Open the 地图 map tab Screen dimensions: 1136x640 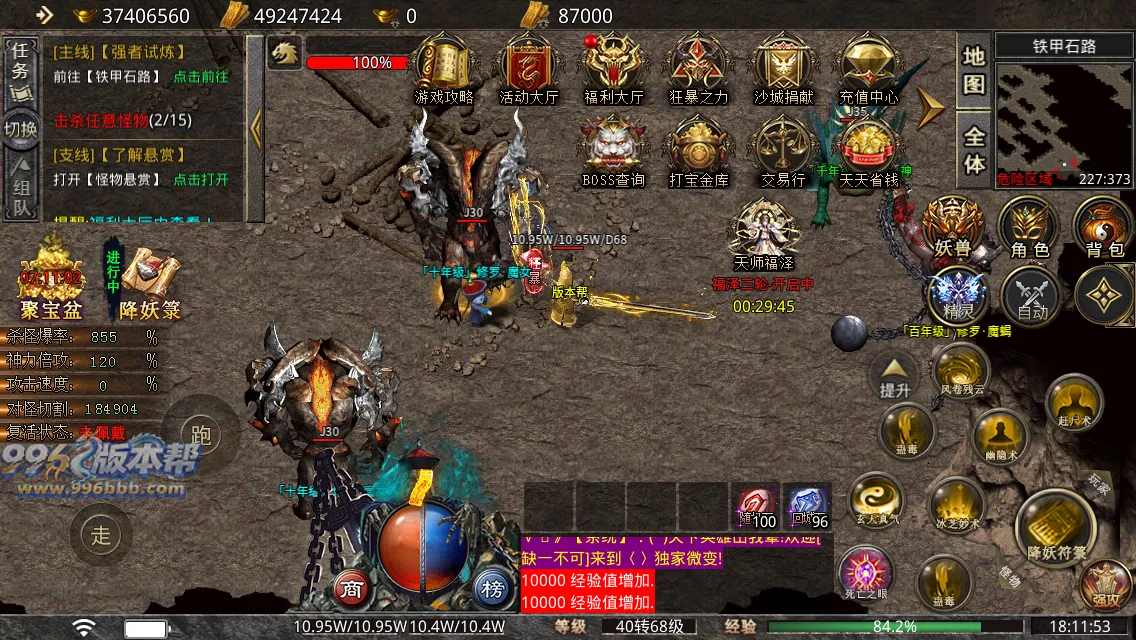pyautogui.click(x=974, y=70)
